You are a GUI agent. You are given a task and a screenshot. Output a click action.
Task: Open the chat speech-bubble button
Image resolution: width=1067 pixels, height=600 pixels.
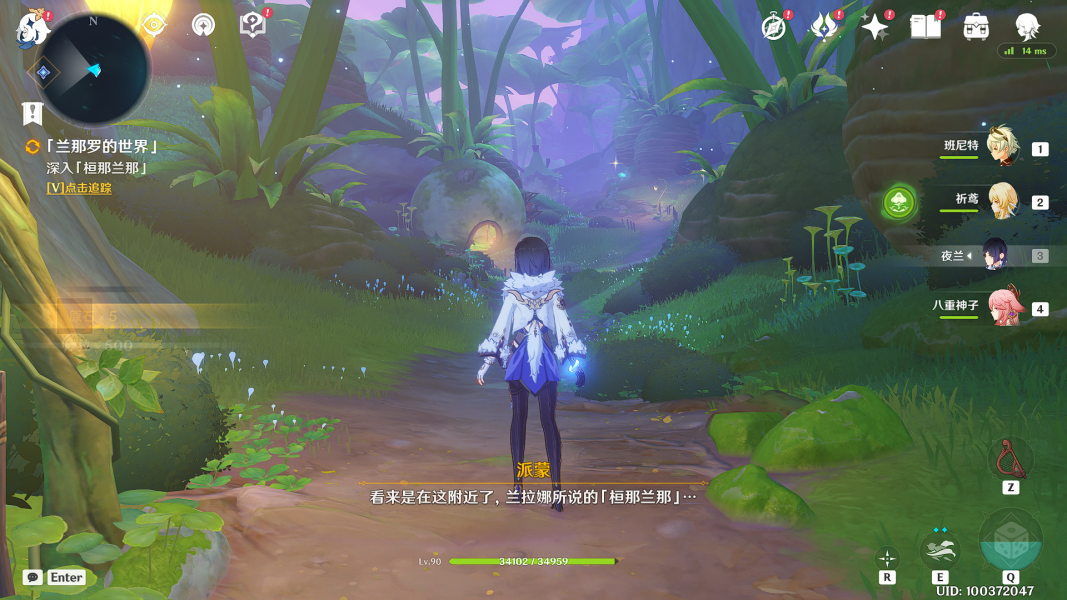click(33, 577)
